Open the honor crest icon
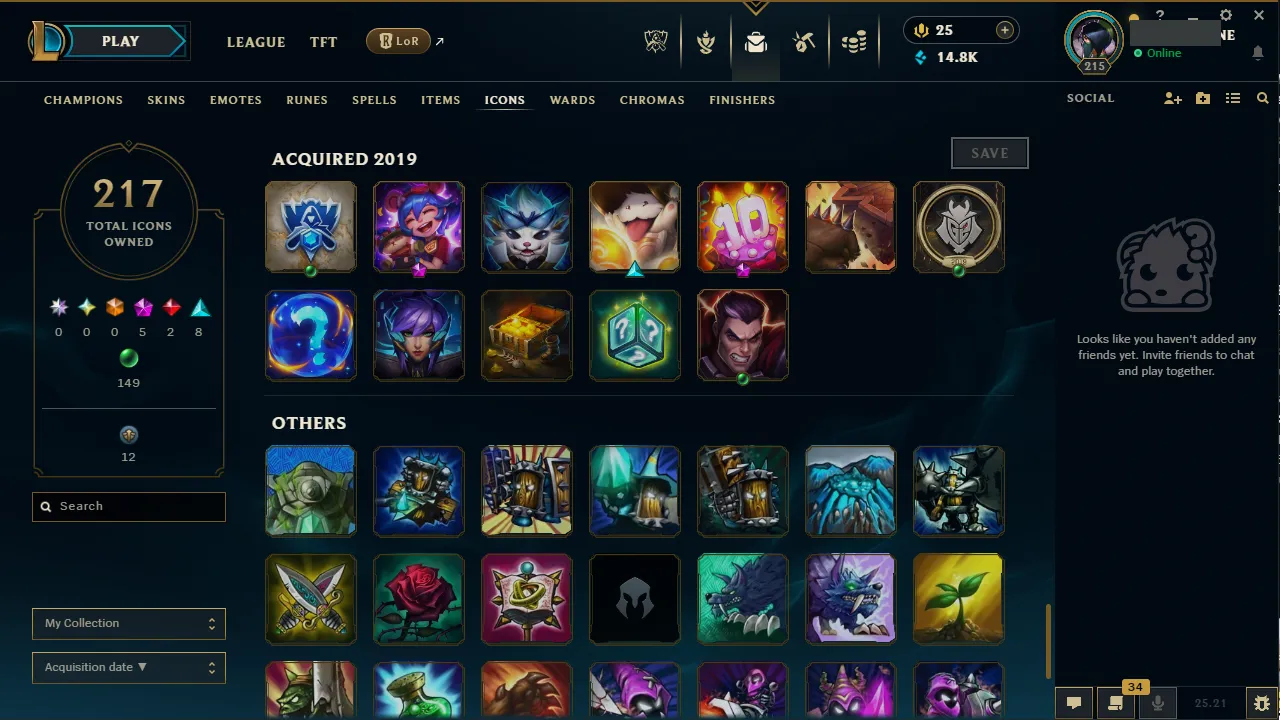Screen dimensions: 1280x720 tap(706, 42)
